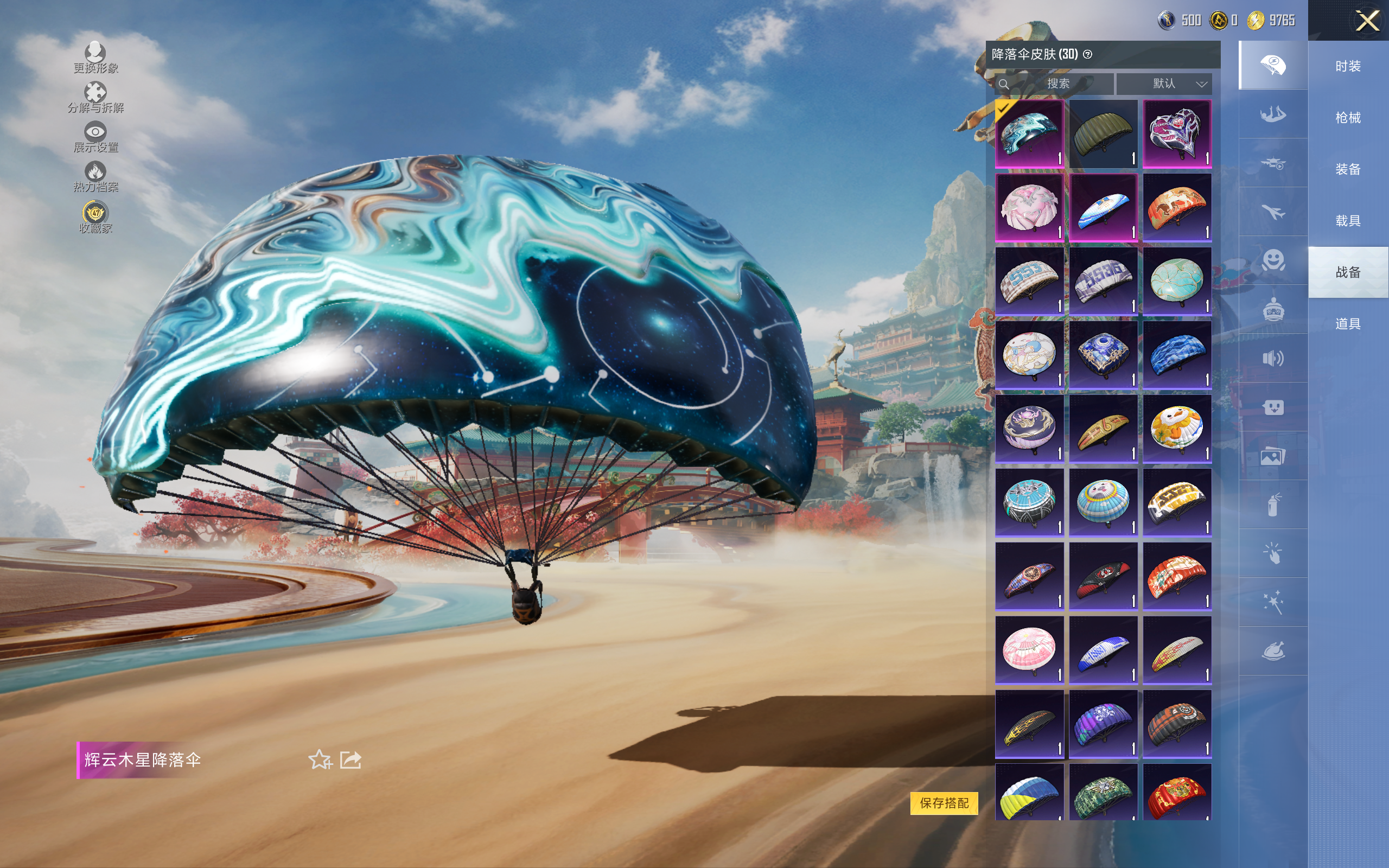This screenshot has width=1389, height=868.
Task: Click the 保存搭配 button
Action: point(944,802)
